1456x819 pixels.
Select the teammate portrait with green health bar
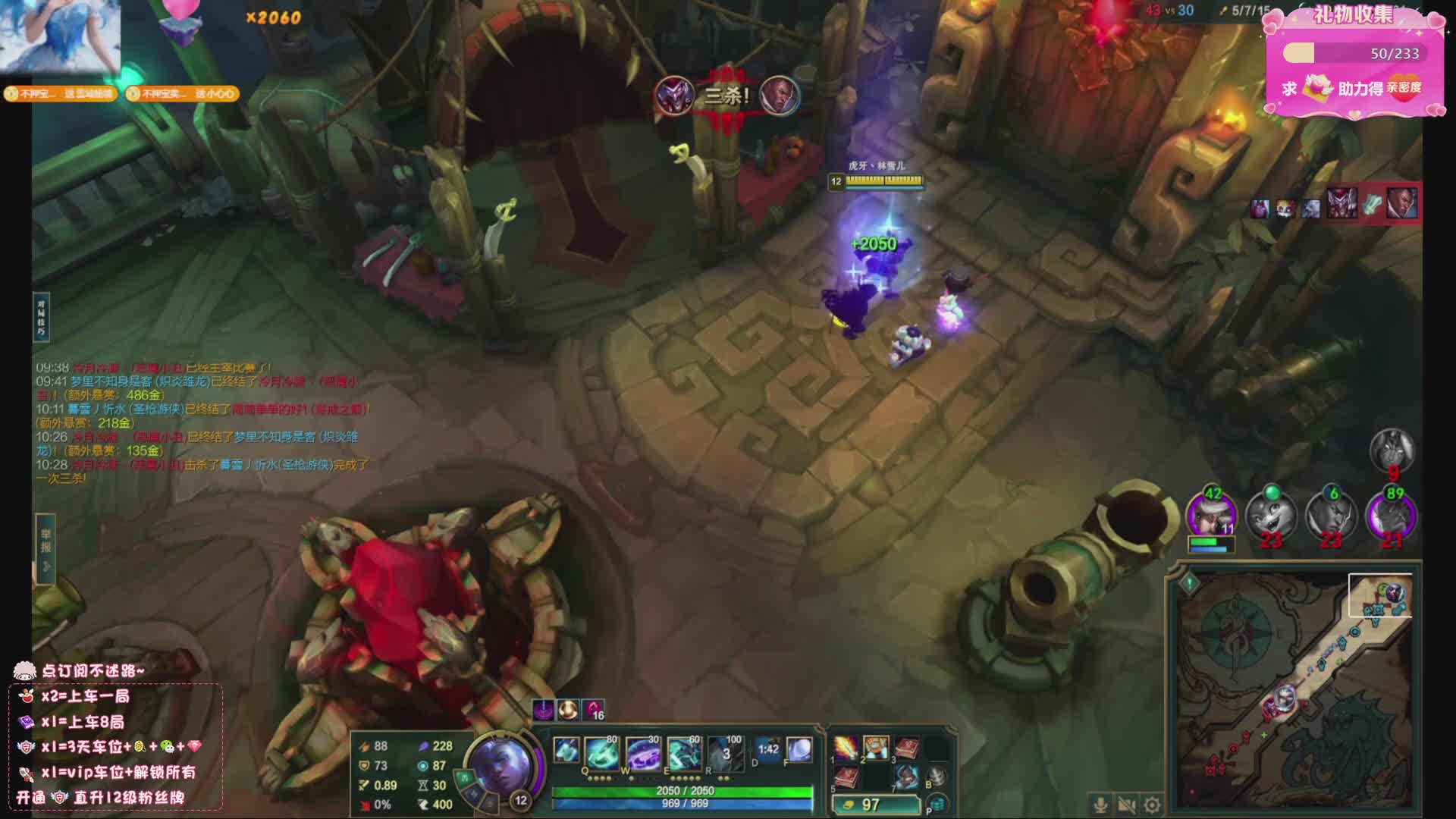tap(1211, 517)
